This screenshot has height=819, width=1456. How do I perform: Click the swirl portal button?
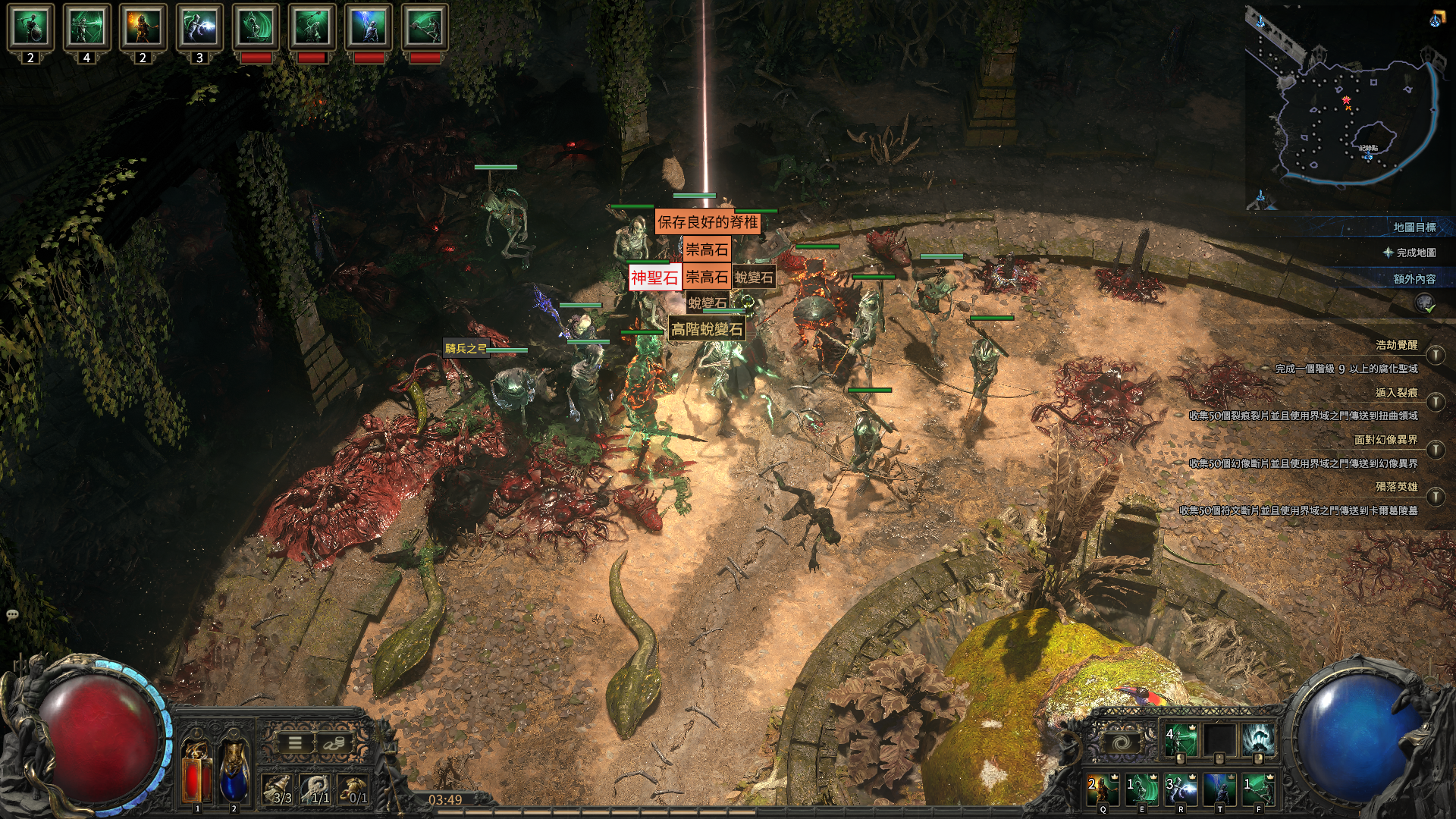coord(1122,742)
